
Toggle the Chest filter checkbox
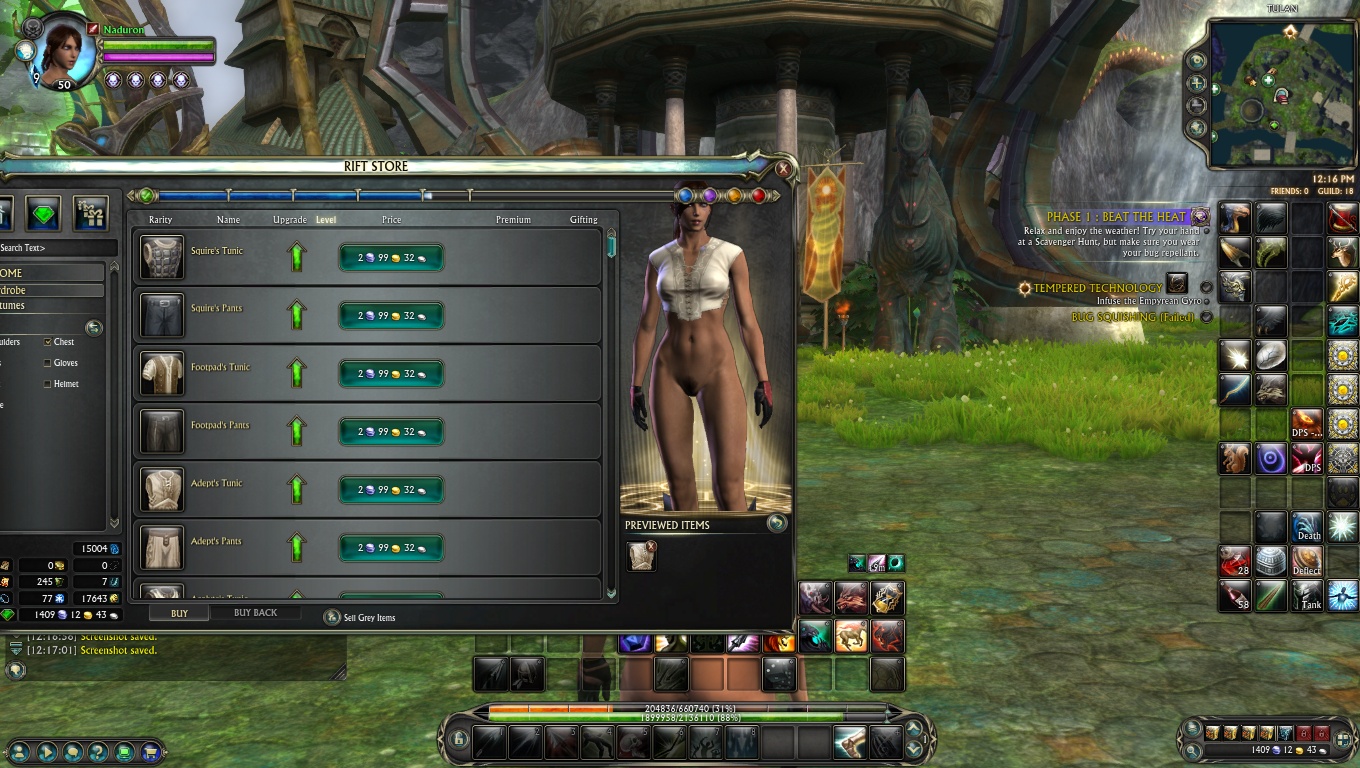(x=48, y=342)
